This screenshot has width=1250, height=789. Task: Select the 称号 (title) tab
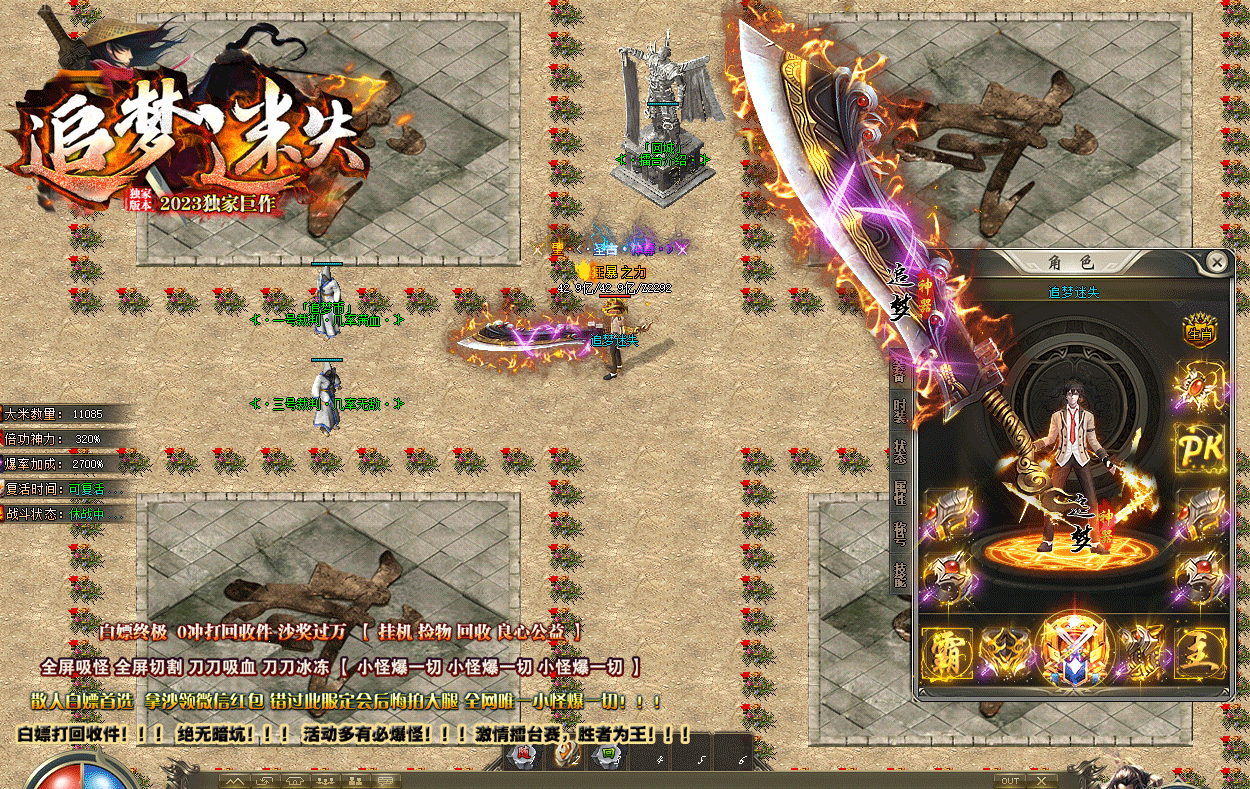(899, 533)
